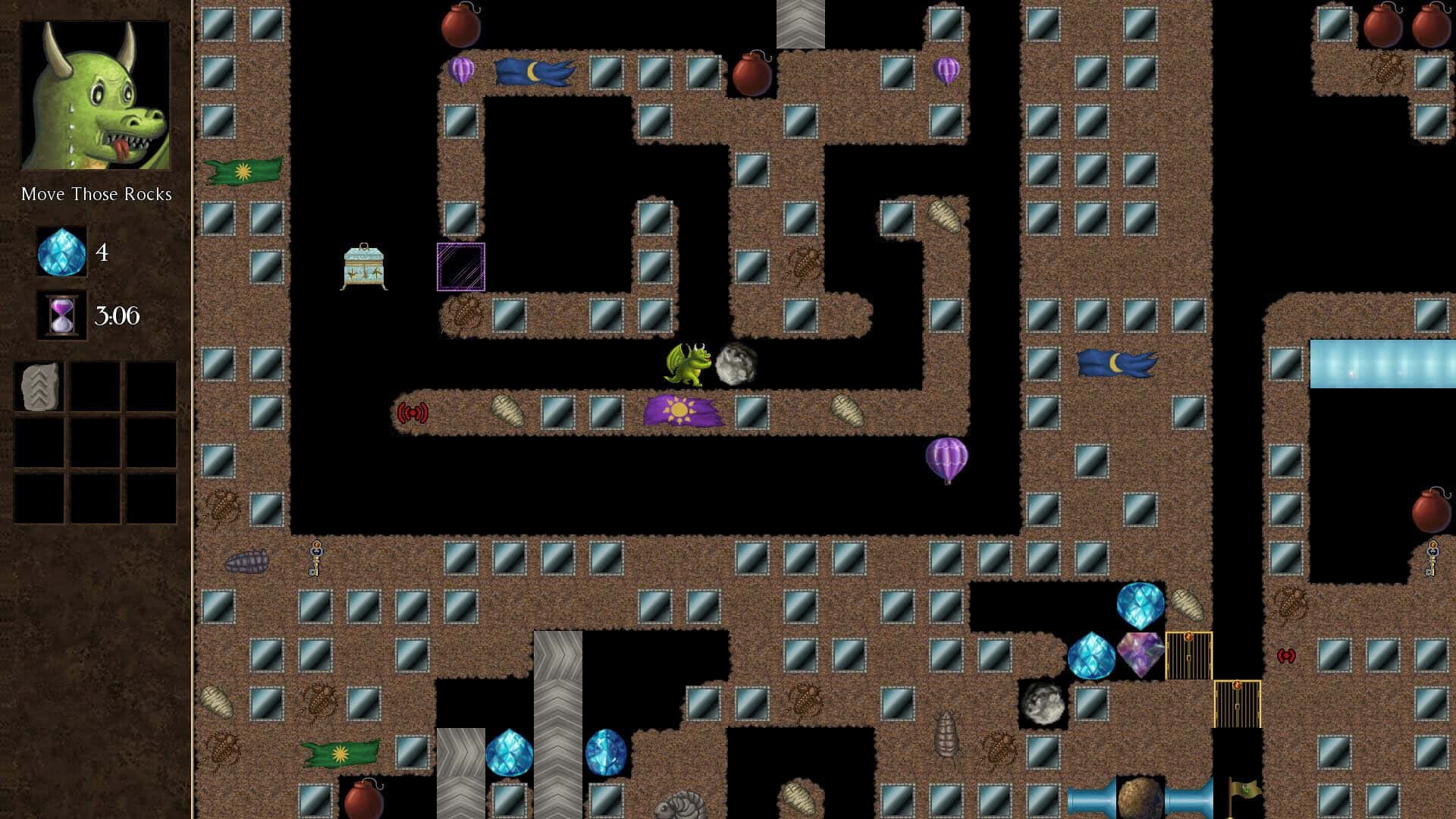1456x819 pixels.
Task: Click the treasure chest in the maze
Action: (x=364, y=265)
